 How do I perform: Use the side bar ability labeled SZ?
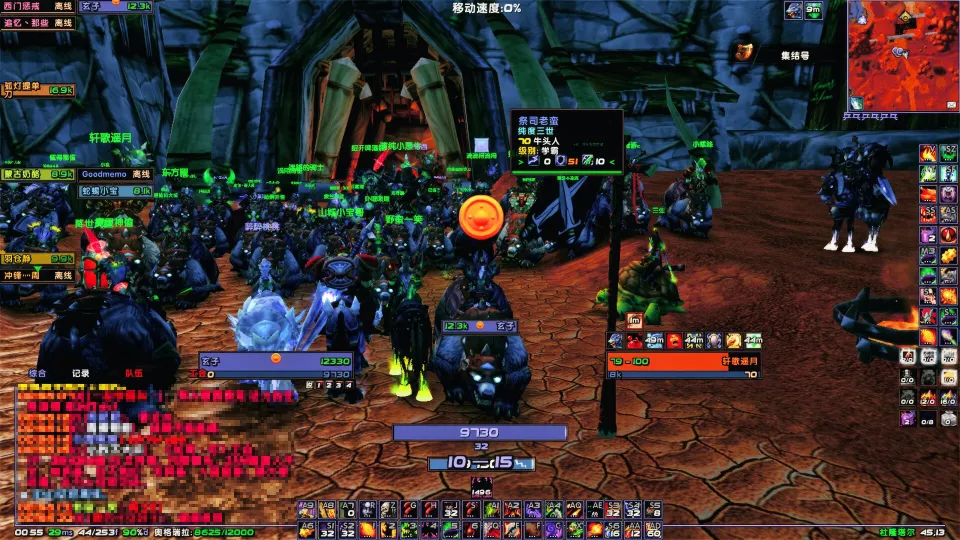click(946, 152)
